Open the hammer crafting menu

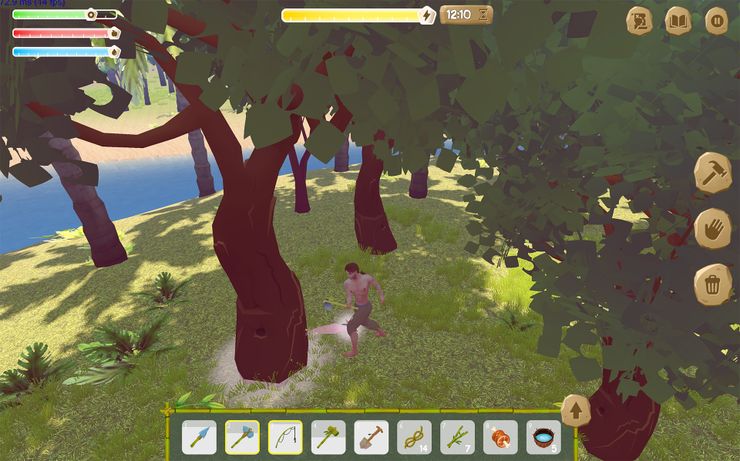click(x=713, y=173)
